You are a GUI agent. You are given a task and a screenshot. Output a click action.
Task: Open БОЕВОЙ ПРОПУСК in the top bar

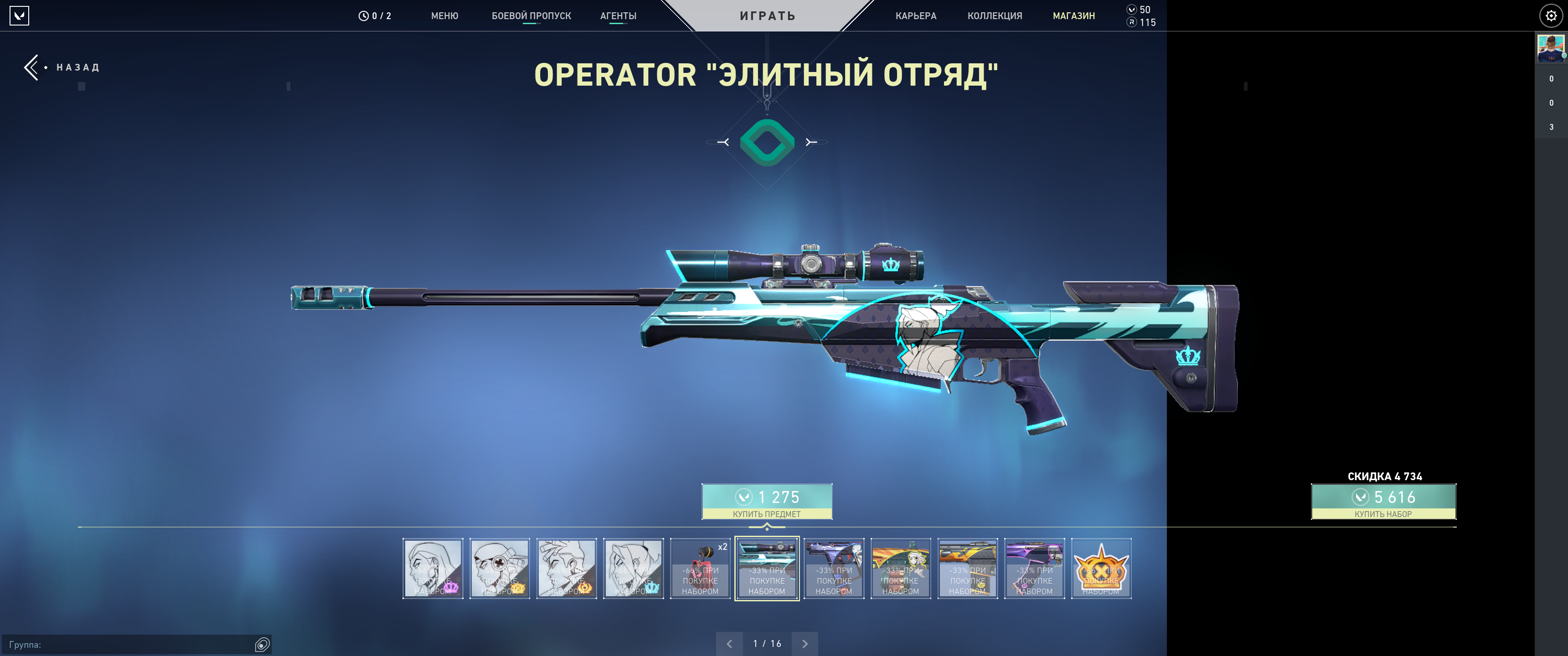[531, 16]
